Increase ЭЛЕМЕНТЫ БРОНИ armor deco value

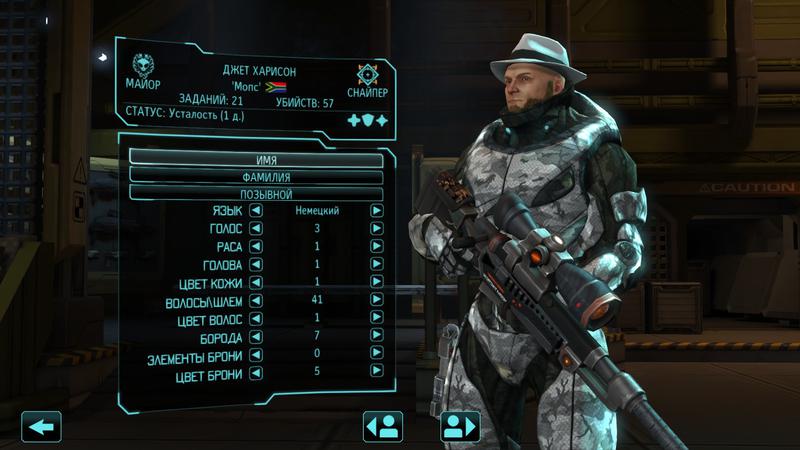(x=377, y=355)
